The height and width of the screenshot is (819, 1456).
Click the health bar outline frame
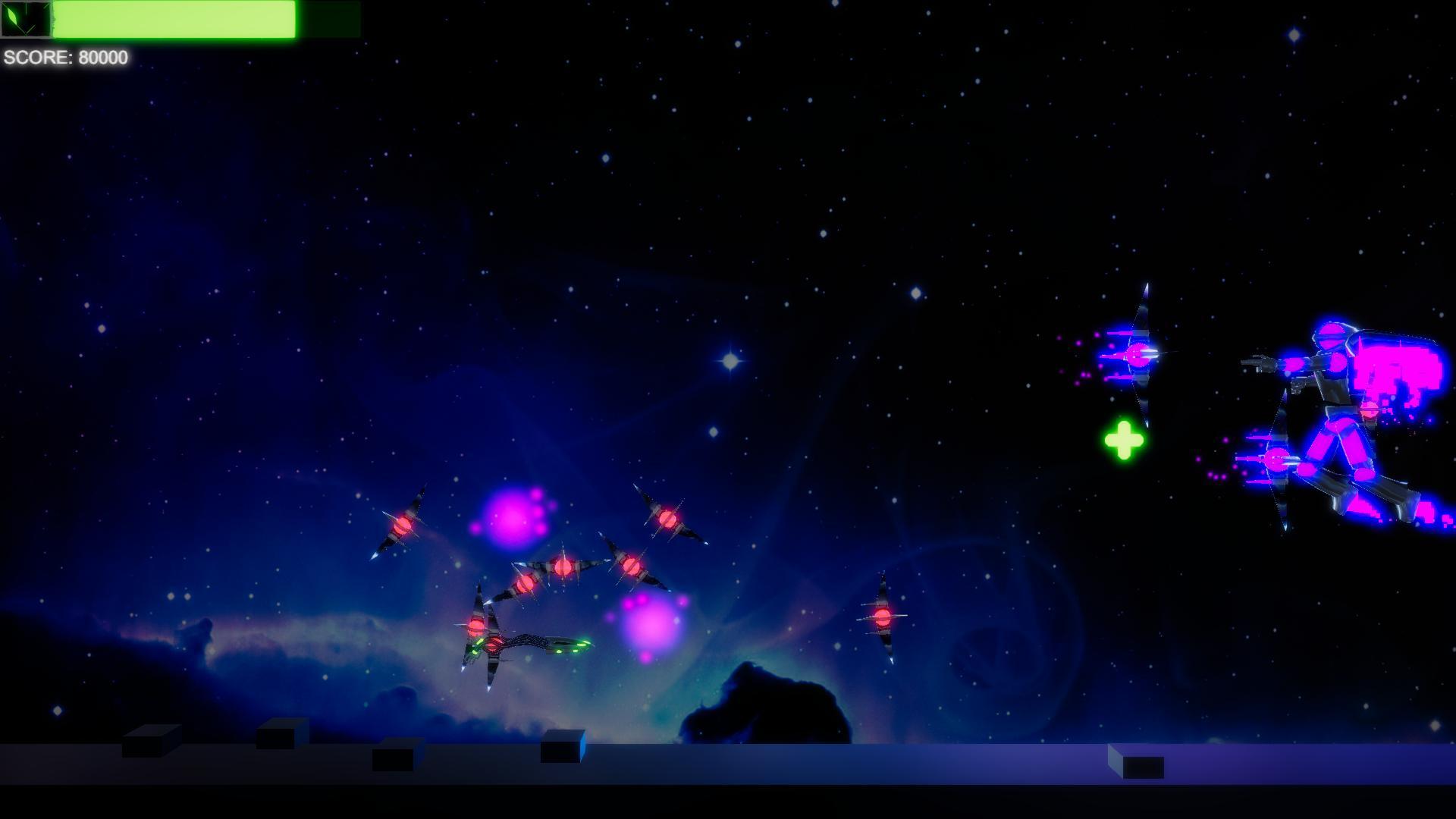[334, 20]
